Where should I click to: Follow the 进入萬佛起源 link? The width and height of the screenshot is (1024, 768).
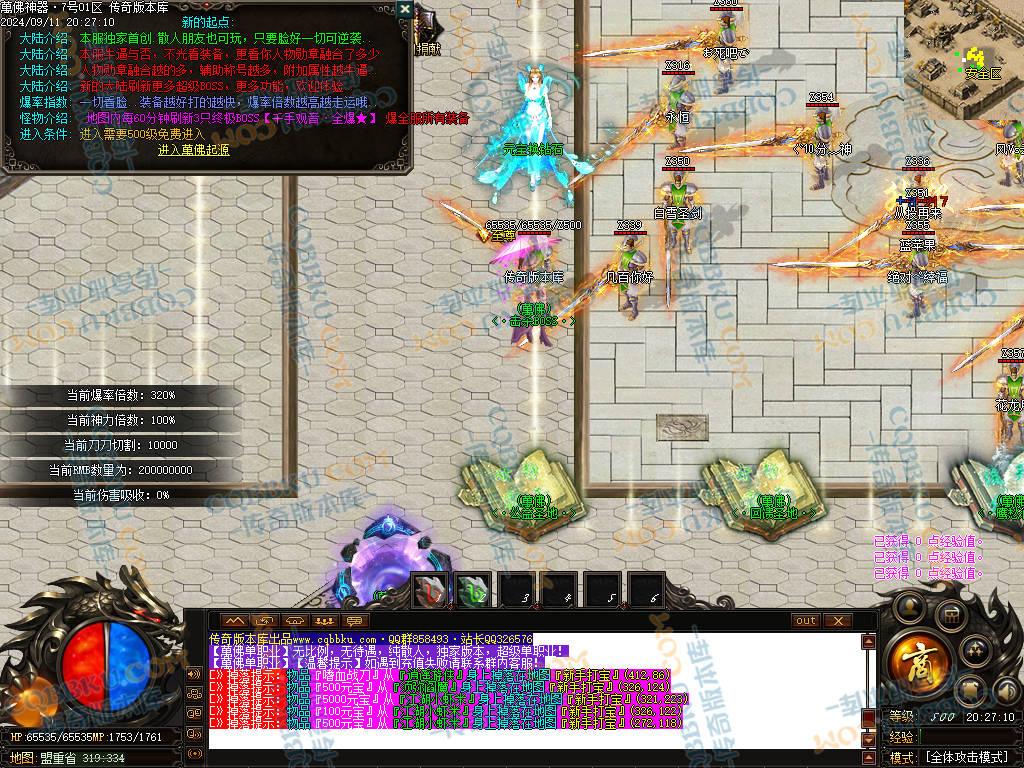click(194, 150)
